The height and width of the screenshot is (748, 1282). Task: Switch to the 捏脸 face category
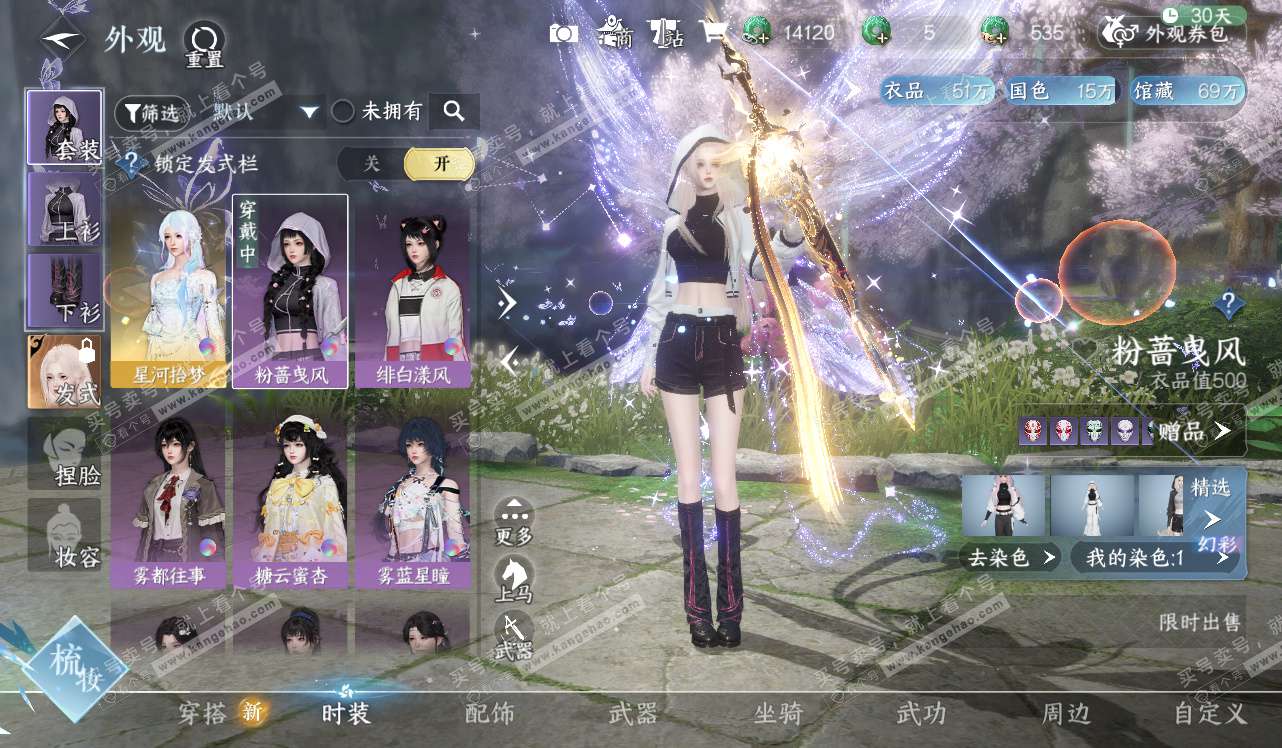[64, 454]
